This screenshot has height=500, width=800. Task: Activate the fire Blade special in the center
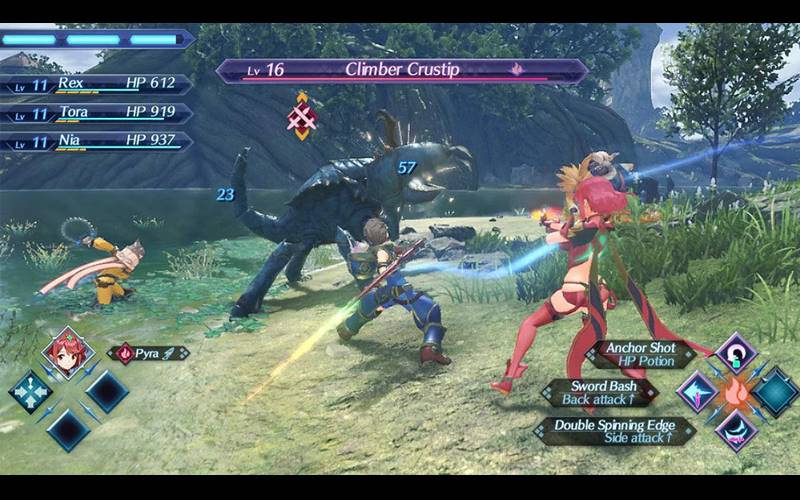(736, 391)
